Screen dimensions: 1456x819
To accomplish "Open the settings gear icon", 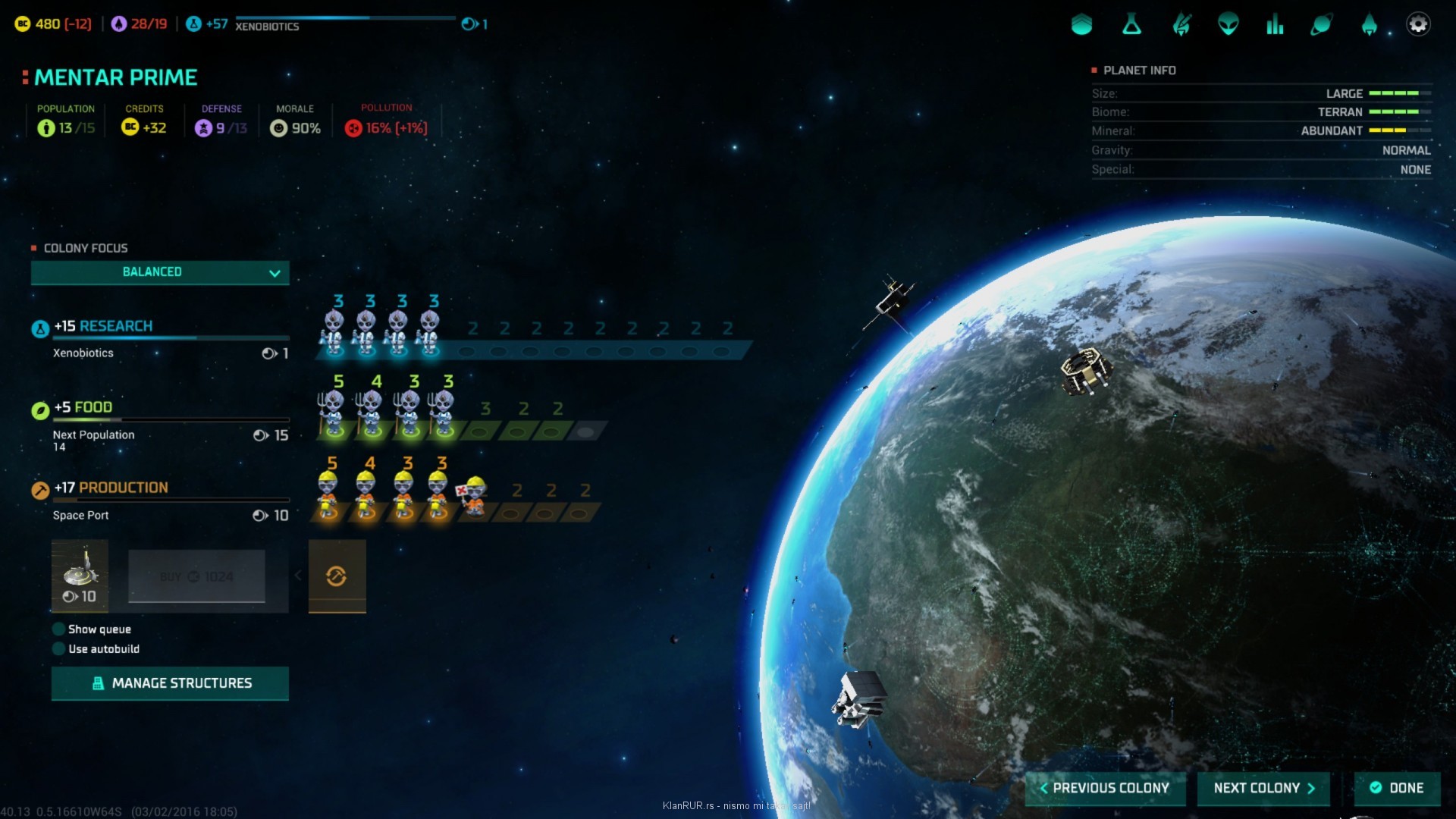I will tap(1417, 24).
